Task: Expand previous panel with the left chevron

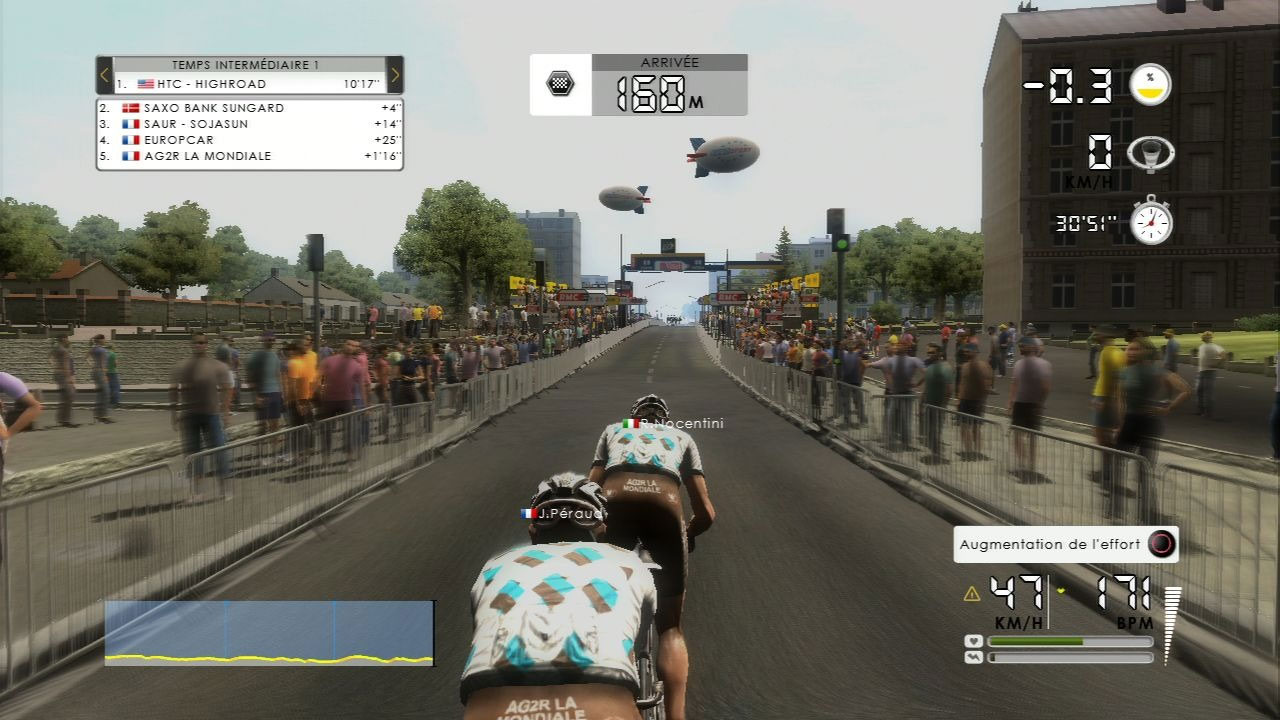Action: (x=103, y=75)
